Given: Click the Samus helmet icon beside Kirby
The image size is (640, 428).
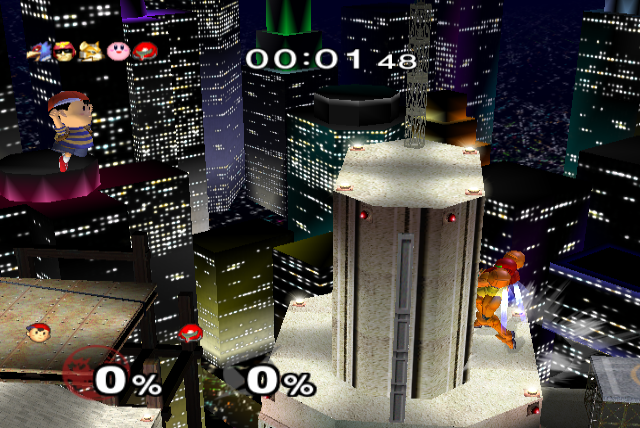Looking at the screenshot, I should pos(144,50).
